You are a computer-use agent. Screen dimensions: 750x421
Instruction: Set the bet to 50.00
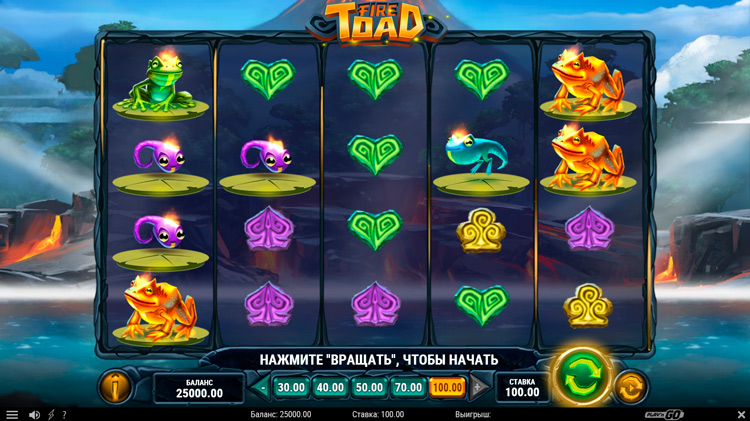click(x=369, y=387)
